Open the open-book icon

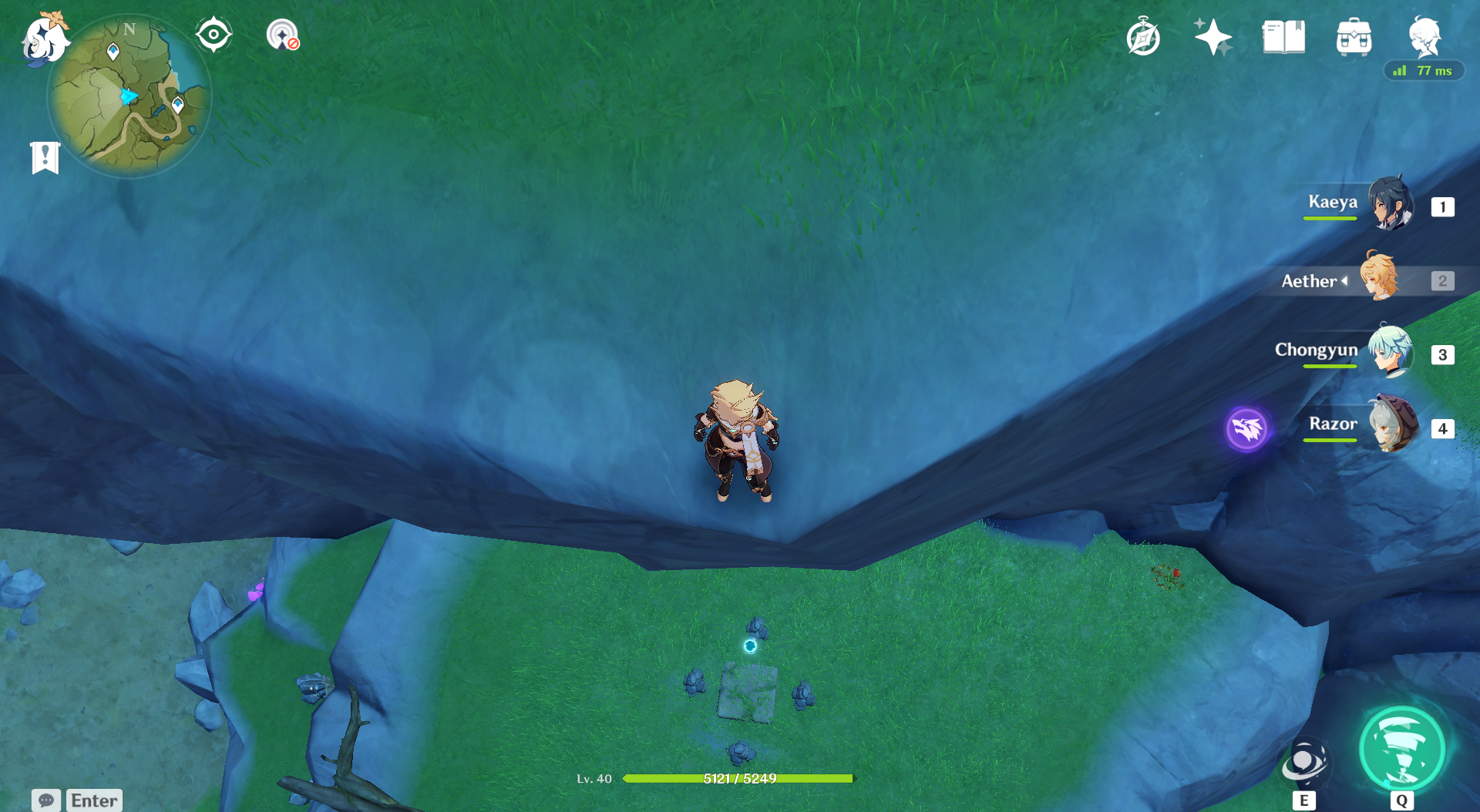(1283, 37)
